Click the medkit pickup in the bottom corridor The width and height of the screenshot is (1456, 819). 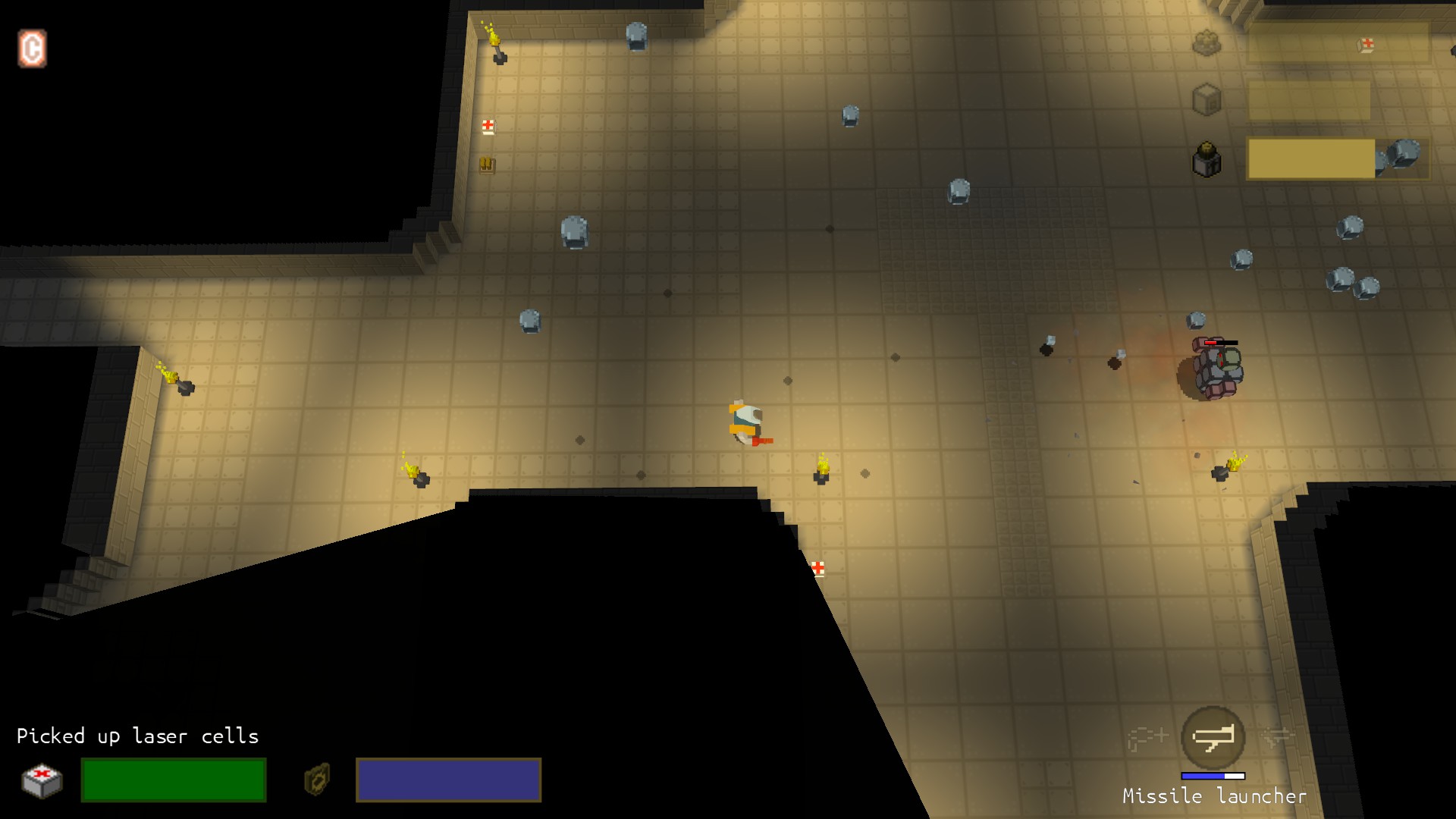click(x=819, y=567)
